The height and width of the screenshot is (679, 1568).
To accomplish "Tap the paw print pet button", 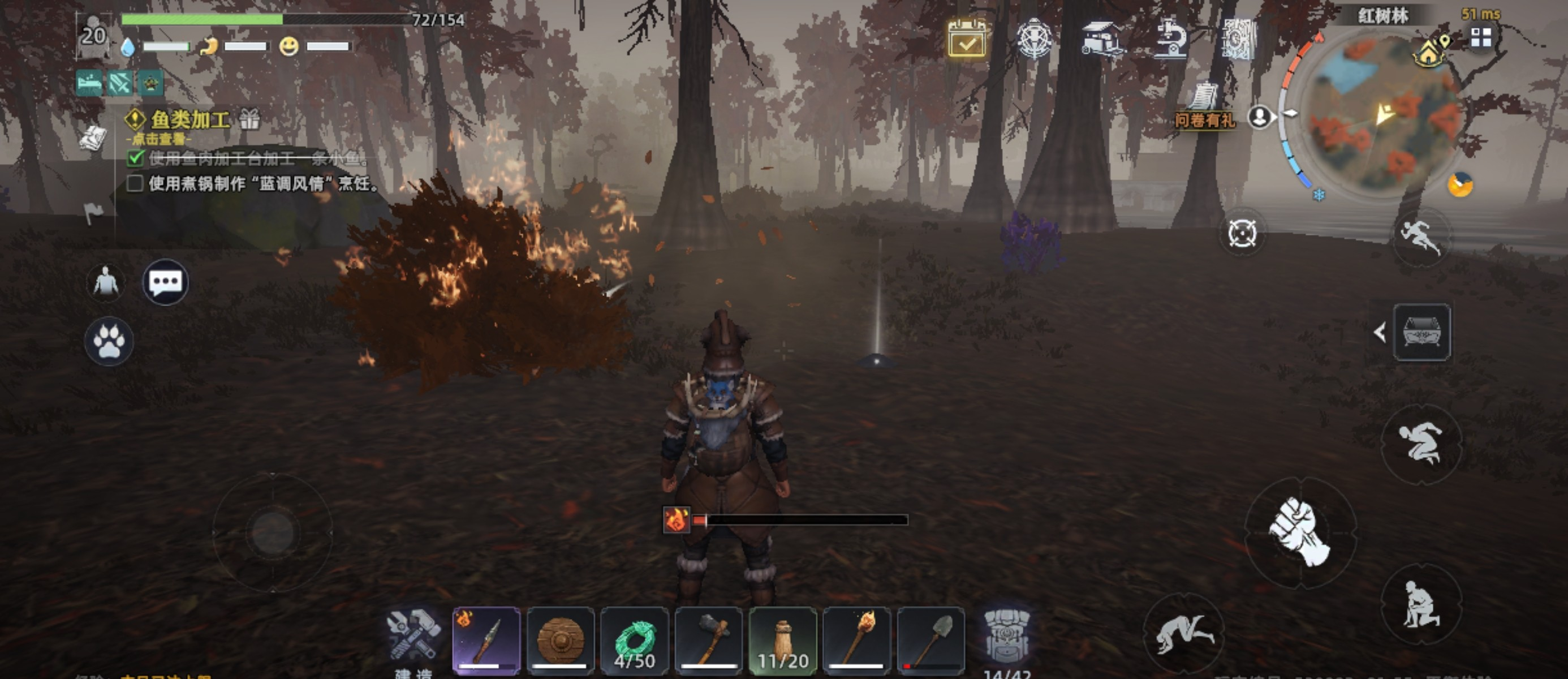I will [109, 341].
